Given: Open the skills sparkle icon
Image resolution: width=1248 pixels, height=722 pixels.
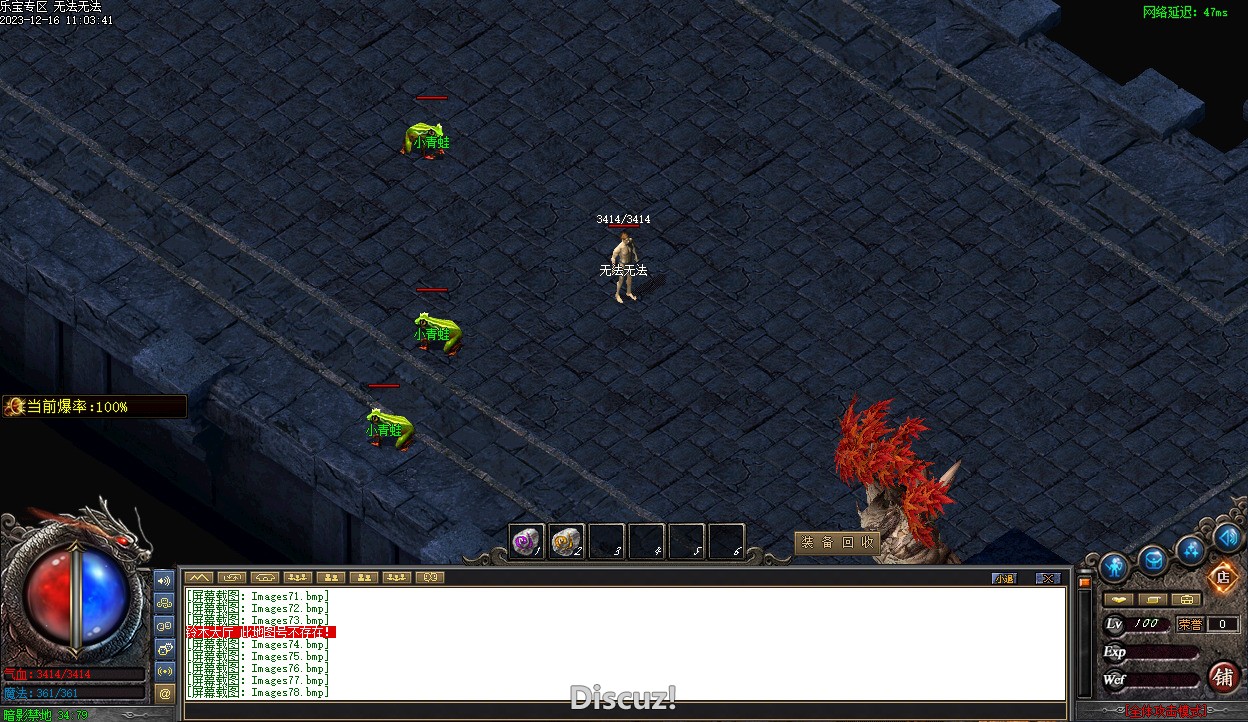Looking at the screenshot, I should (x=1191, y=549).
